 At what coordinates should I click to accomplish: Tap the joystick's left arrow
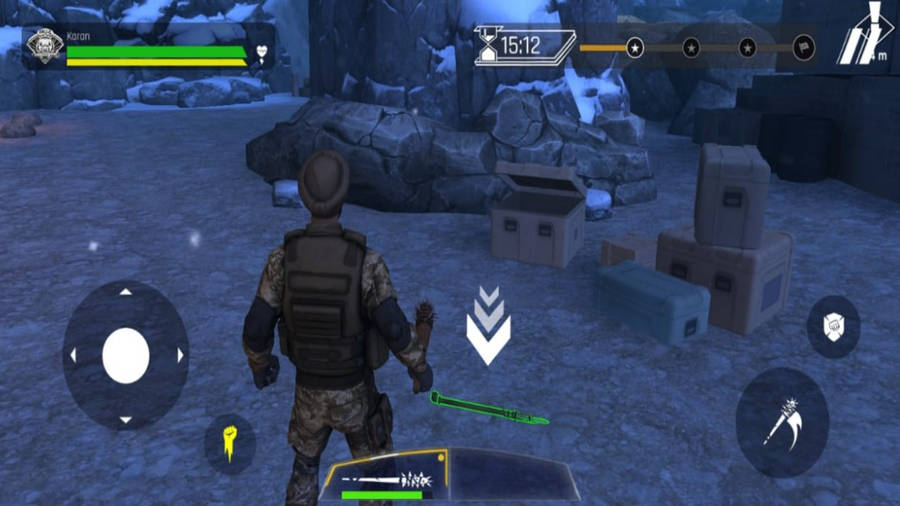pyautogui.click(x=72, y=355)
